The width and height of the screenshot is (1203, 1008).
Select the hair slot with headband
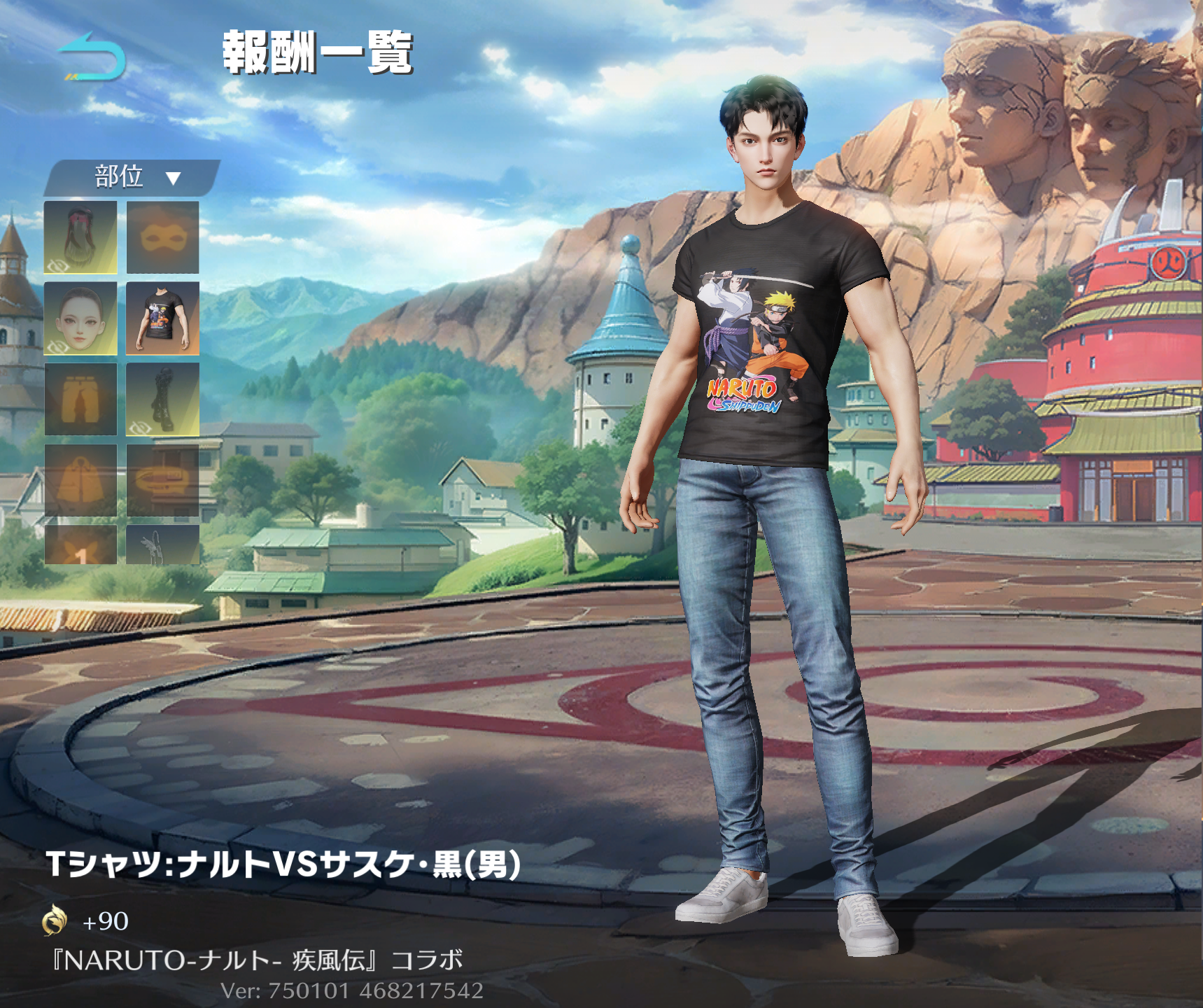pos(80,237)
